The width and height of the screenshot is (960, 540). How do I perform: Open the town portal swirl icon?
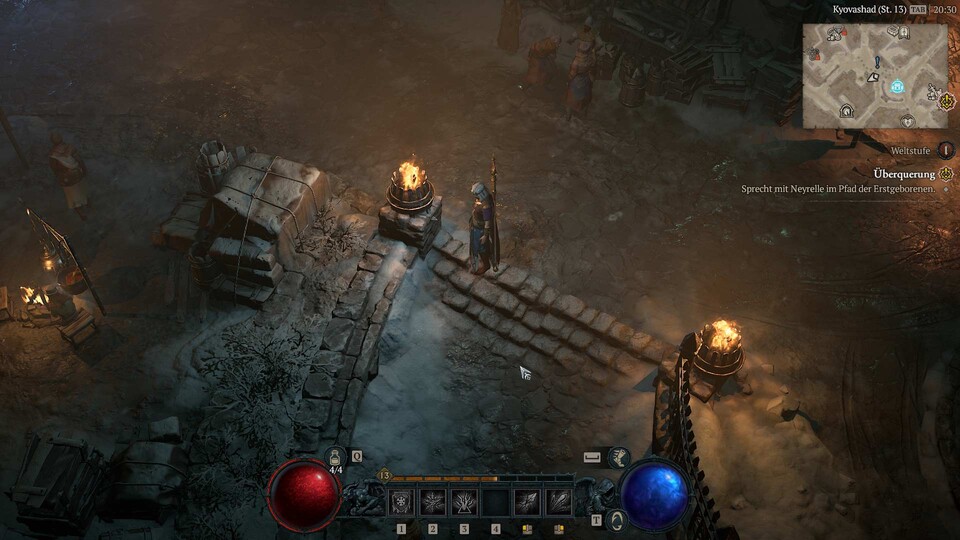(x=618, y=519)
